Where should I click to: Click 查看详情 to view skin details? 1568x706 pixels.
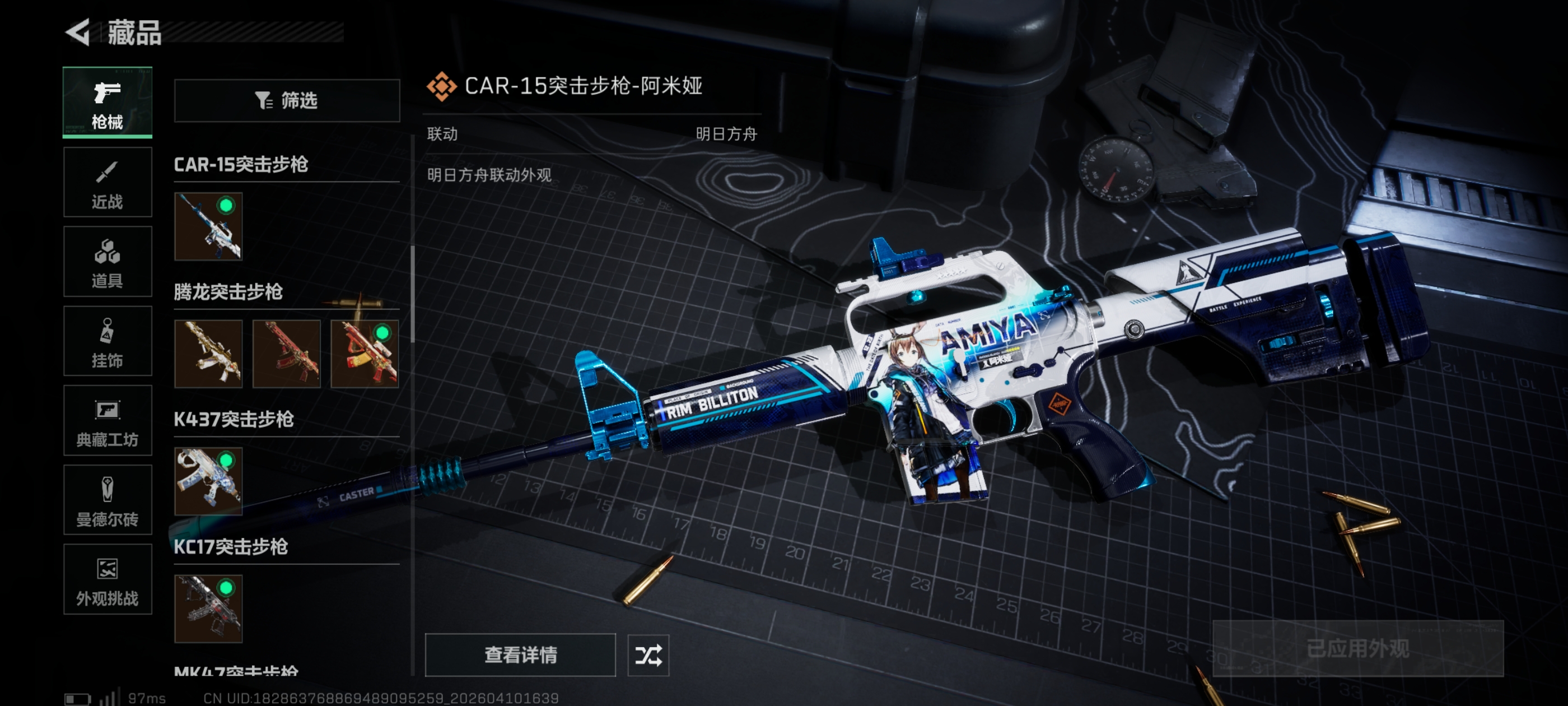pyautogui.click(x=520, y=655)
